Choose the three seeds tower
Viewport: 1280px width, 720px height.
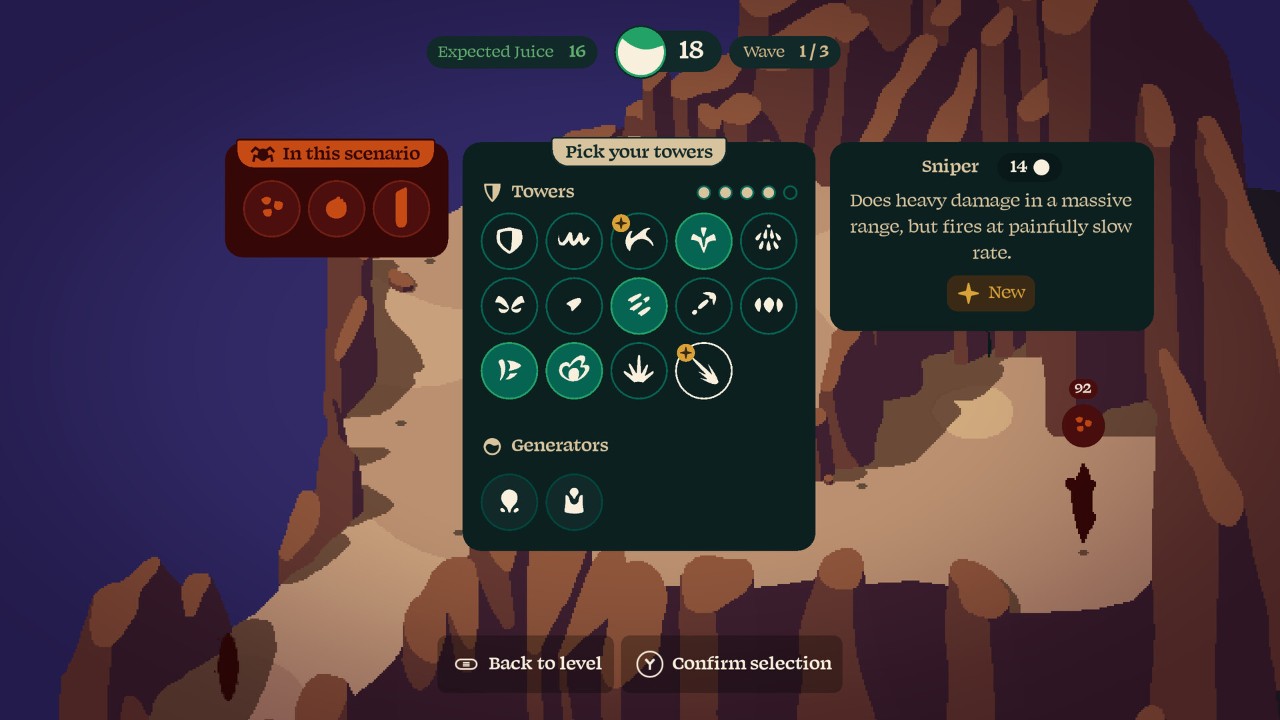[769, 306]
